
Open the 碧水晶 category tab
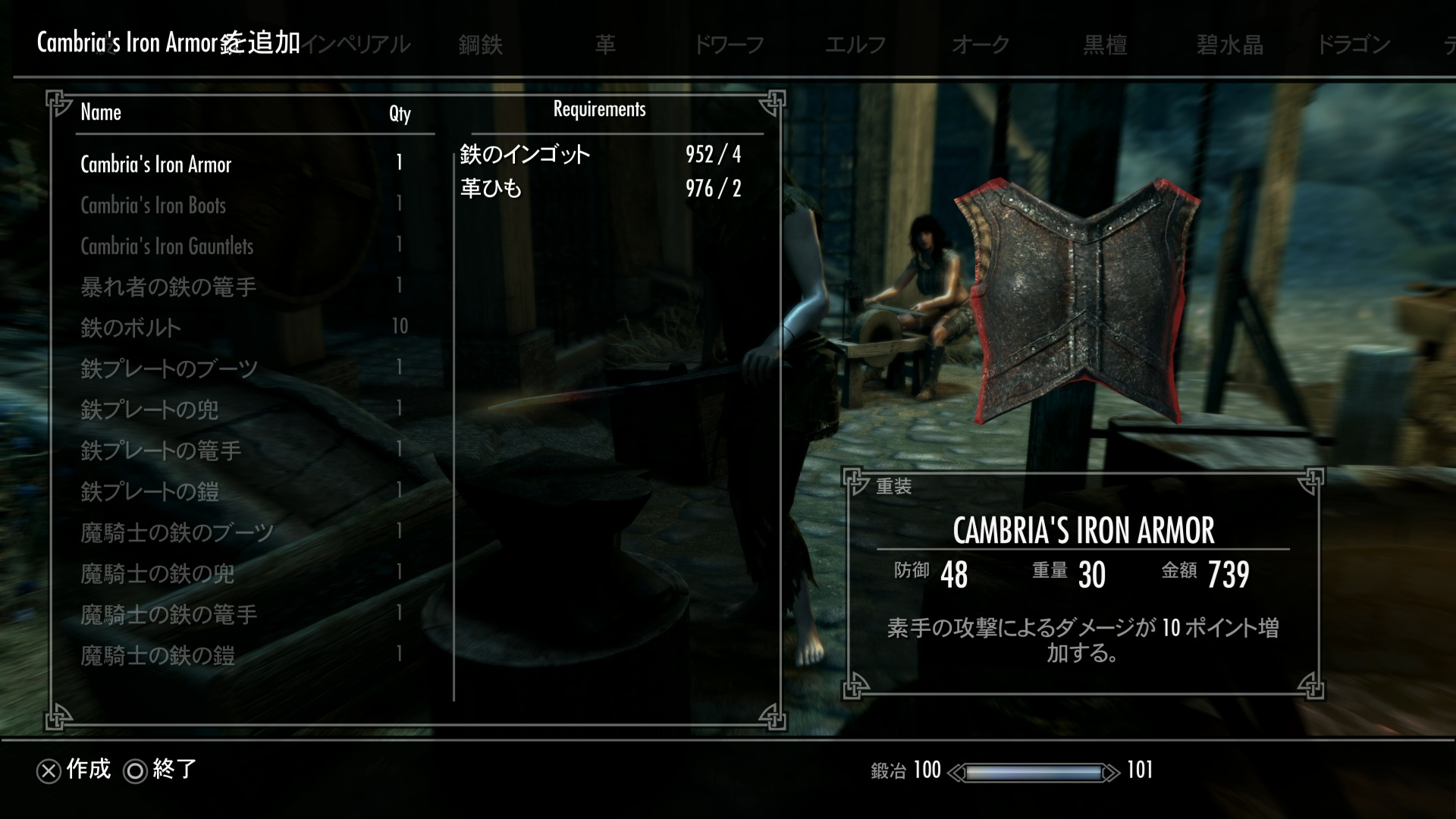pyautogui.click(x=1229, y=45)
